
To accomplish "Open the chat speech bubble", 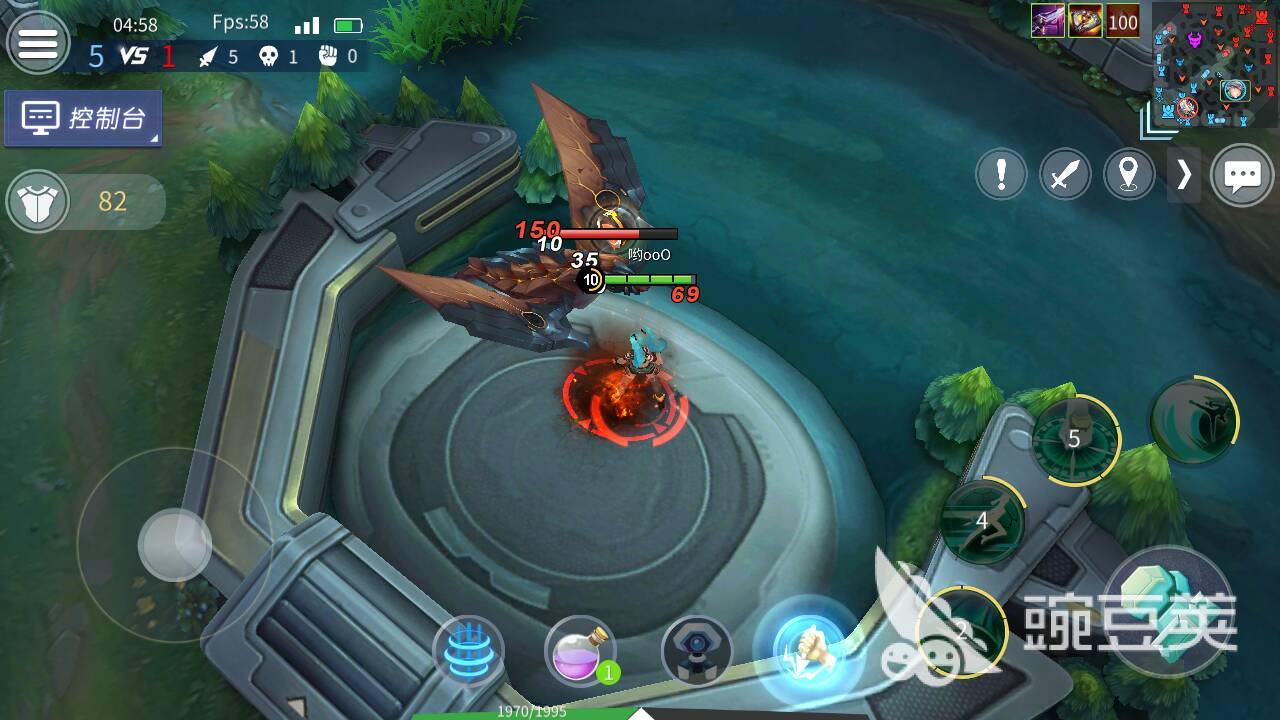I will [1243, 176].
